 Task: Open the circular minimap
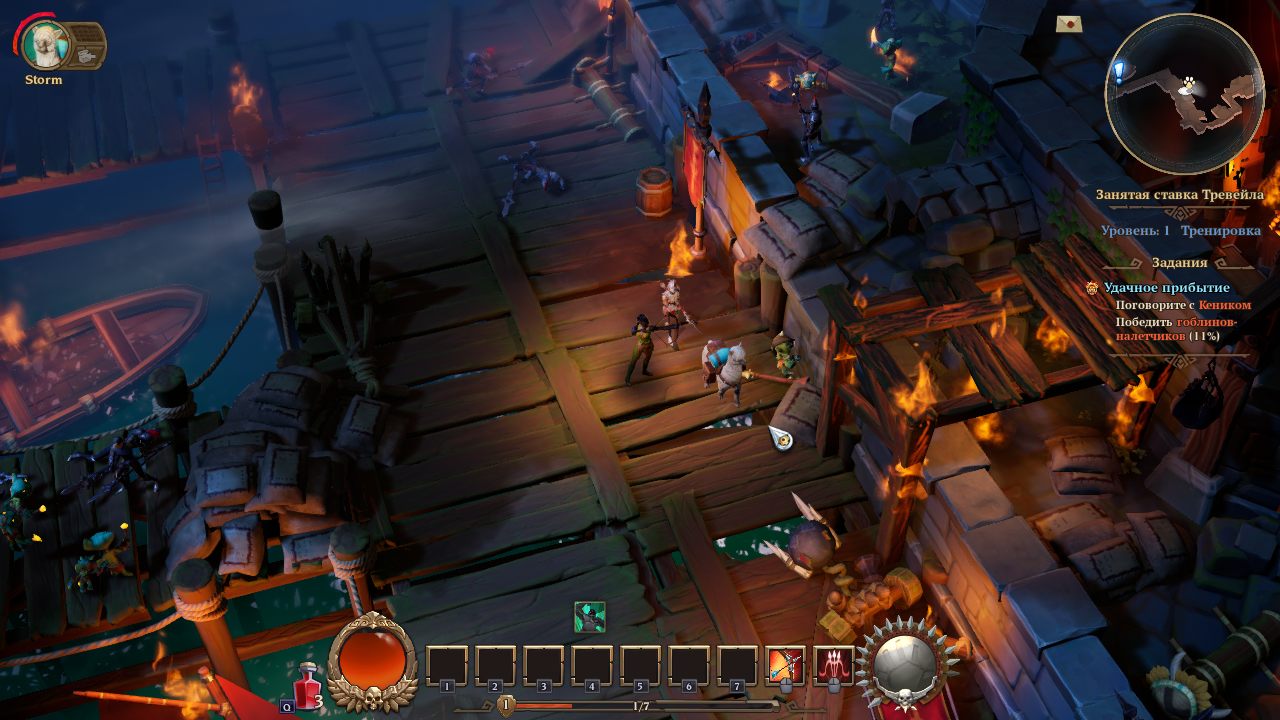(x=1185, y=90)
